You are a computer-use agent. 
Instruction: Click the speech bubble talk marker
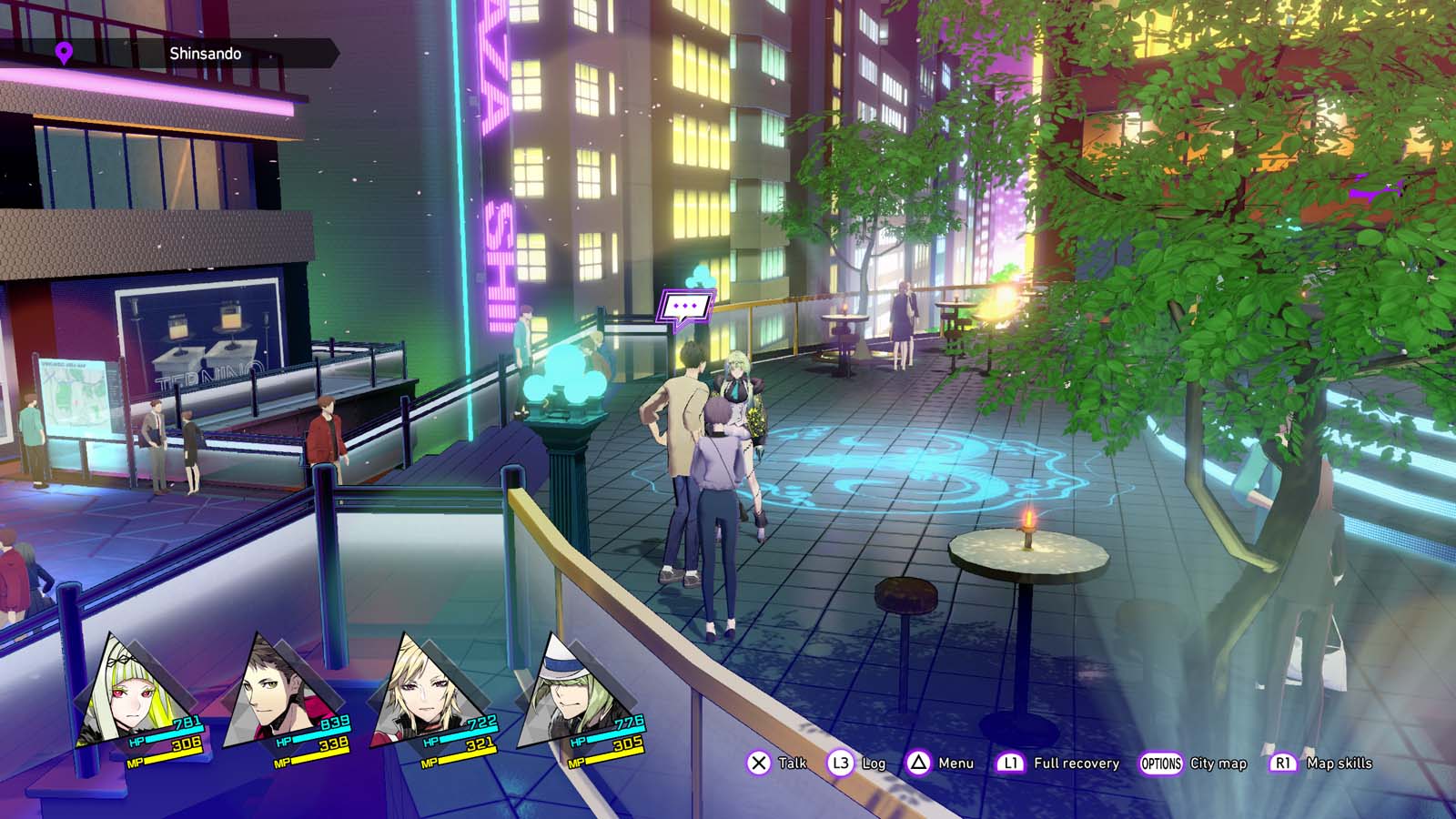pos(685,308)
